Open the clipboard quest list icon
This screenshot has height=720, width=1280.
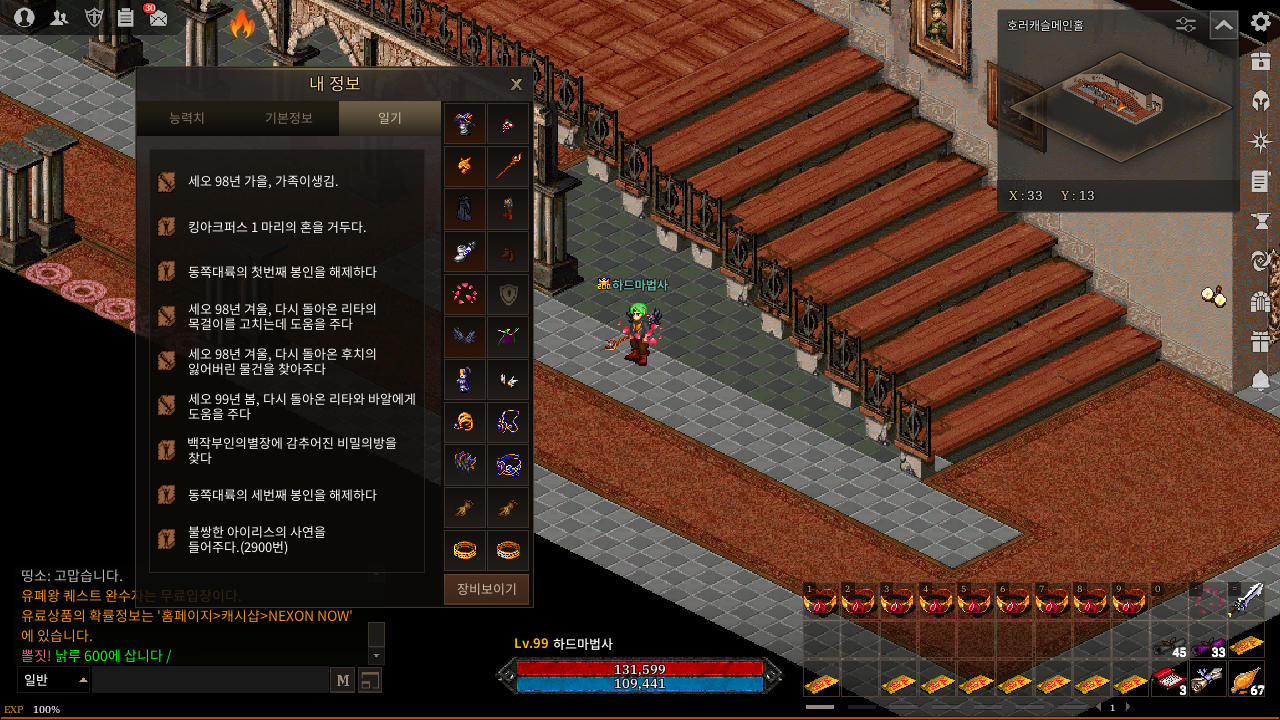pyautogui.click(x=126, y=17)
